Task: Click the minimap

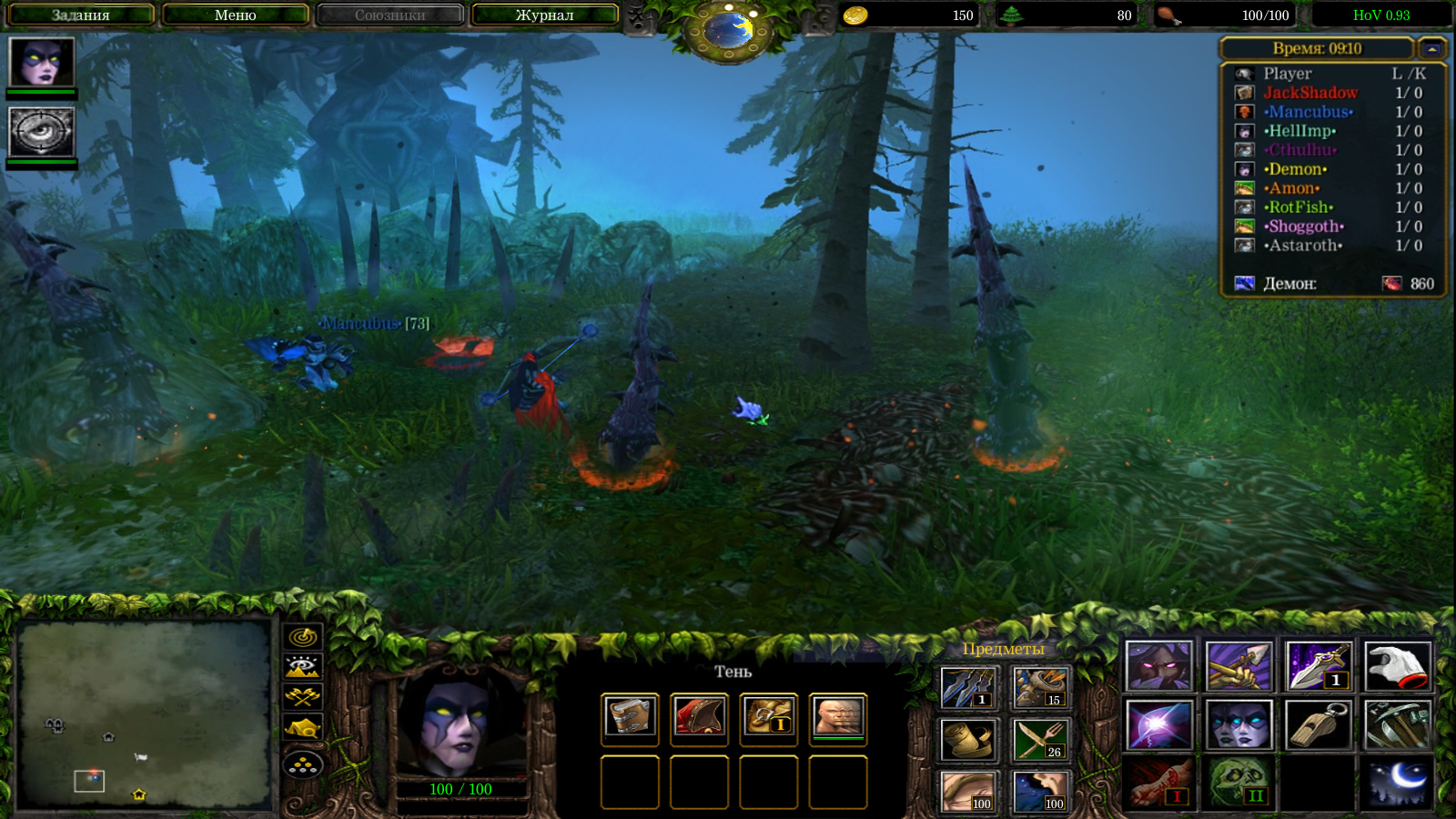Action: point(146,714)
